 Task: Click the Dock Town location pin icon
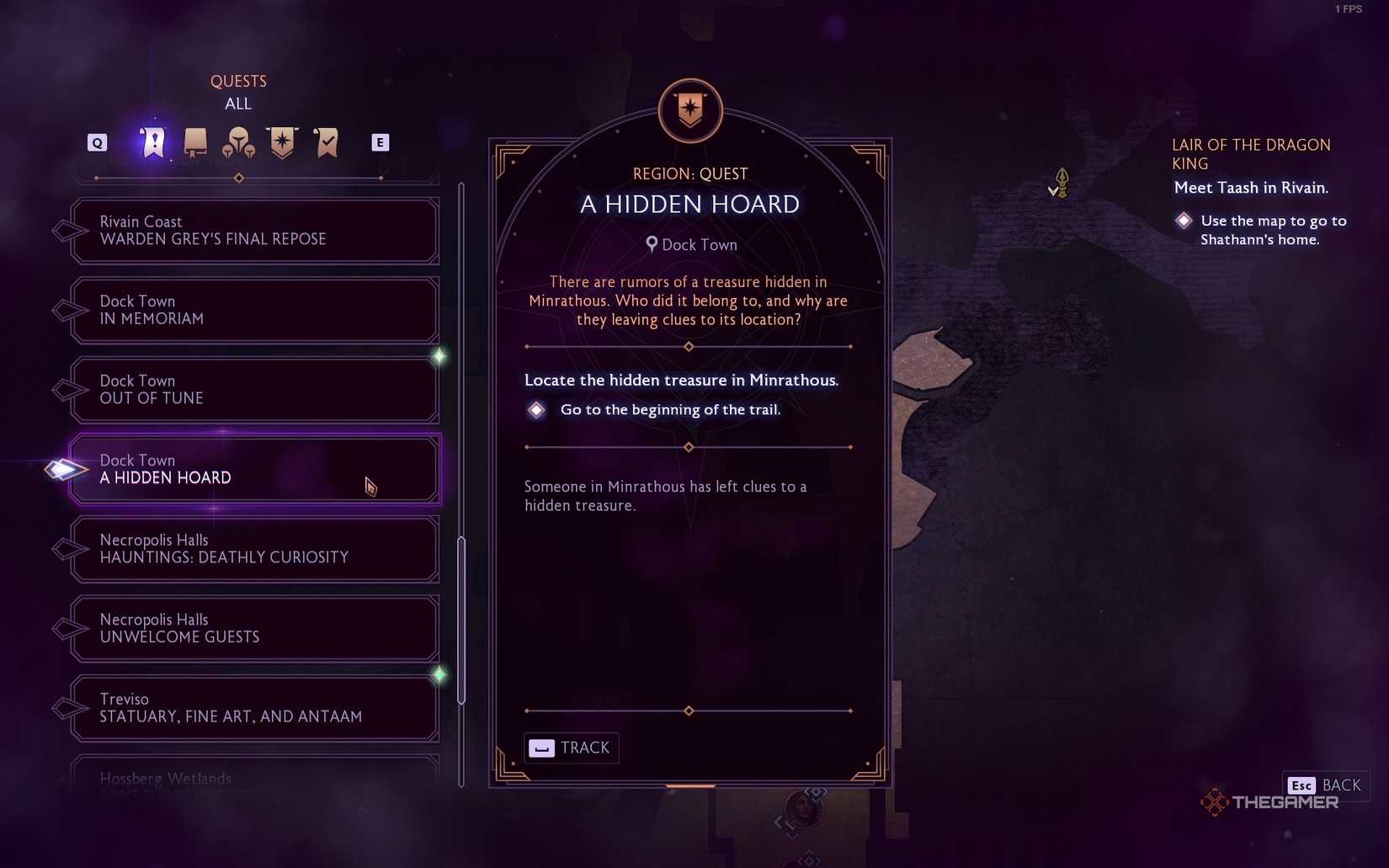pos(650,244)
